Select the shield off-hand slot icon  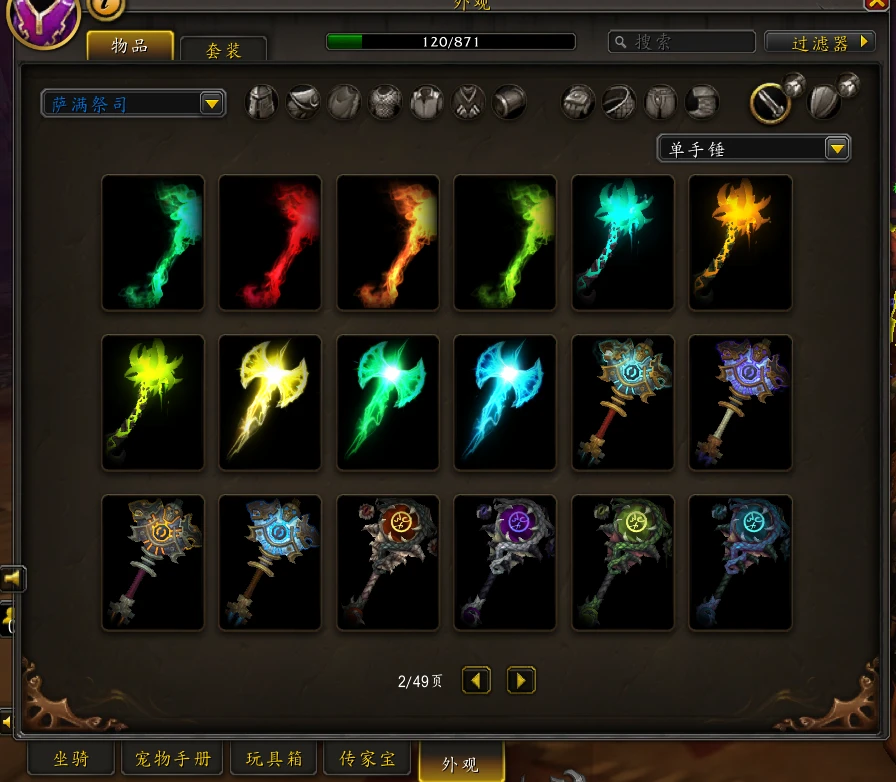pos(825,100)
